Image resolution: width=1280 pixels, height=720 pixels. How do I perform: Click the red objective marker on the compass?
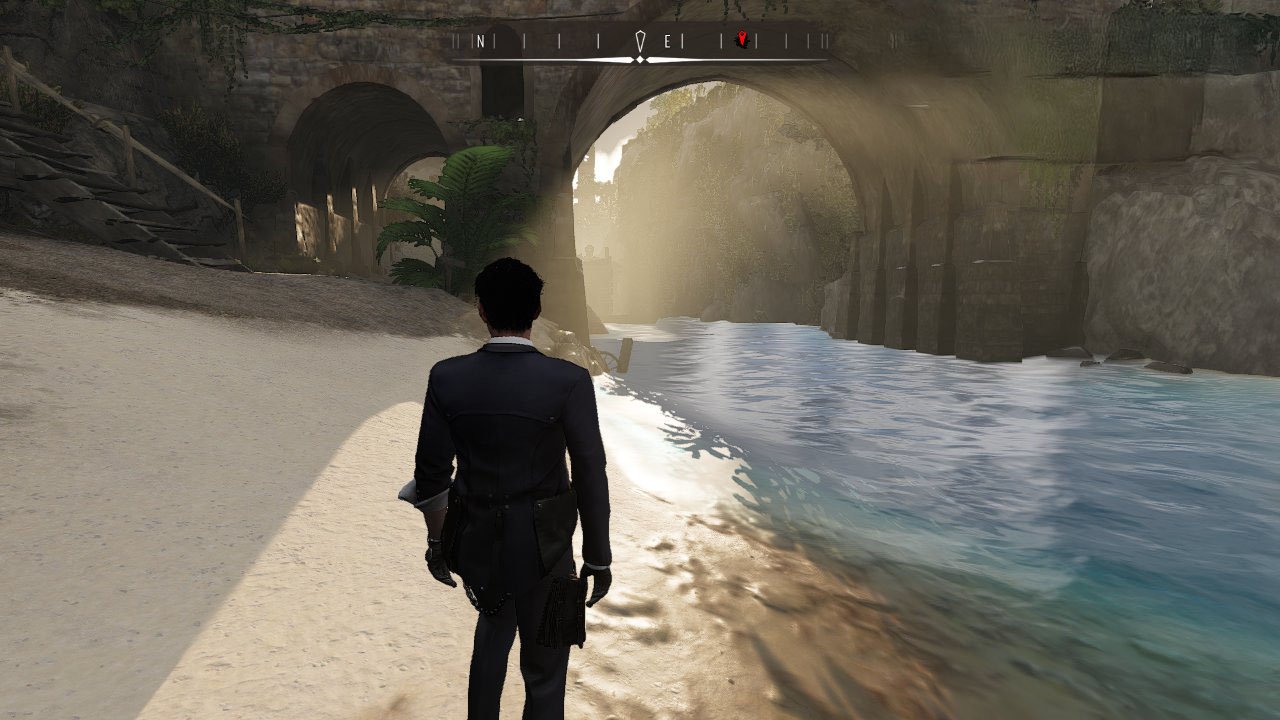tap(741, 40)
